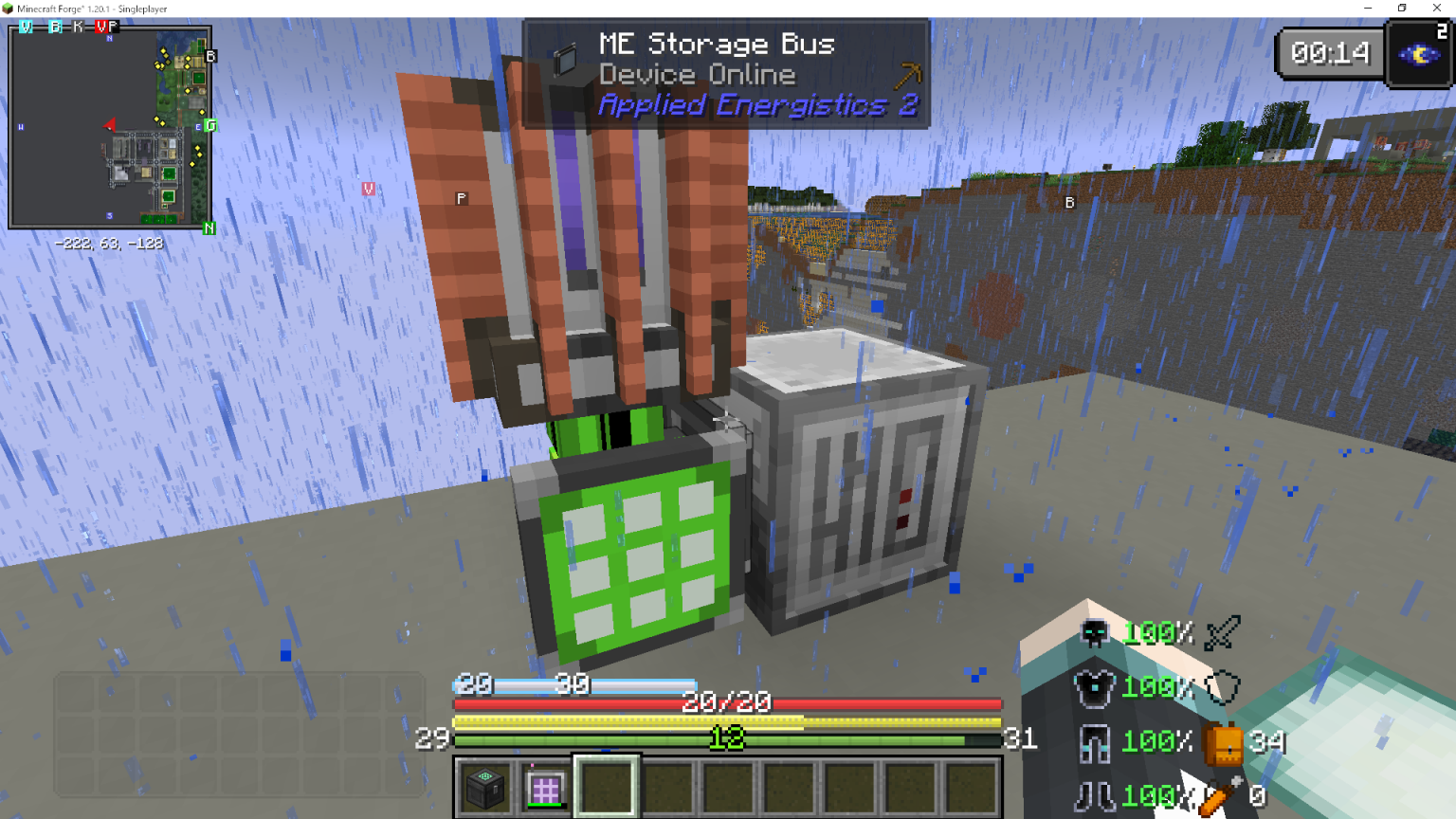Click the green XP bar showing level 12
This screenshot has height=819, width=1456.
pyautogui.click(x=727, y=740)
